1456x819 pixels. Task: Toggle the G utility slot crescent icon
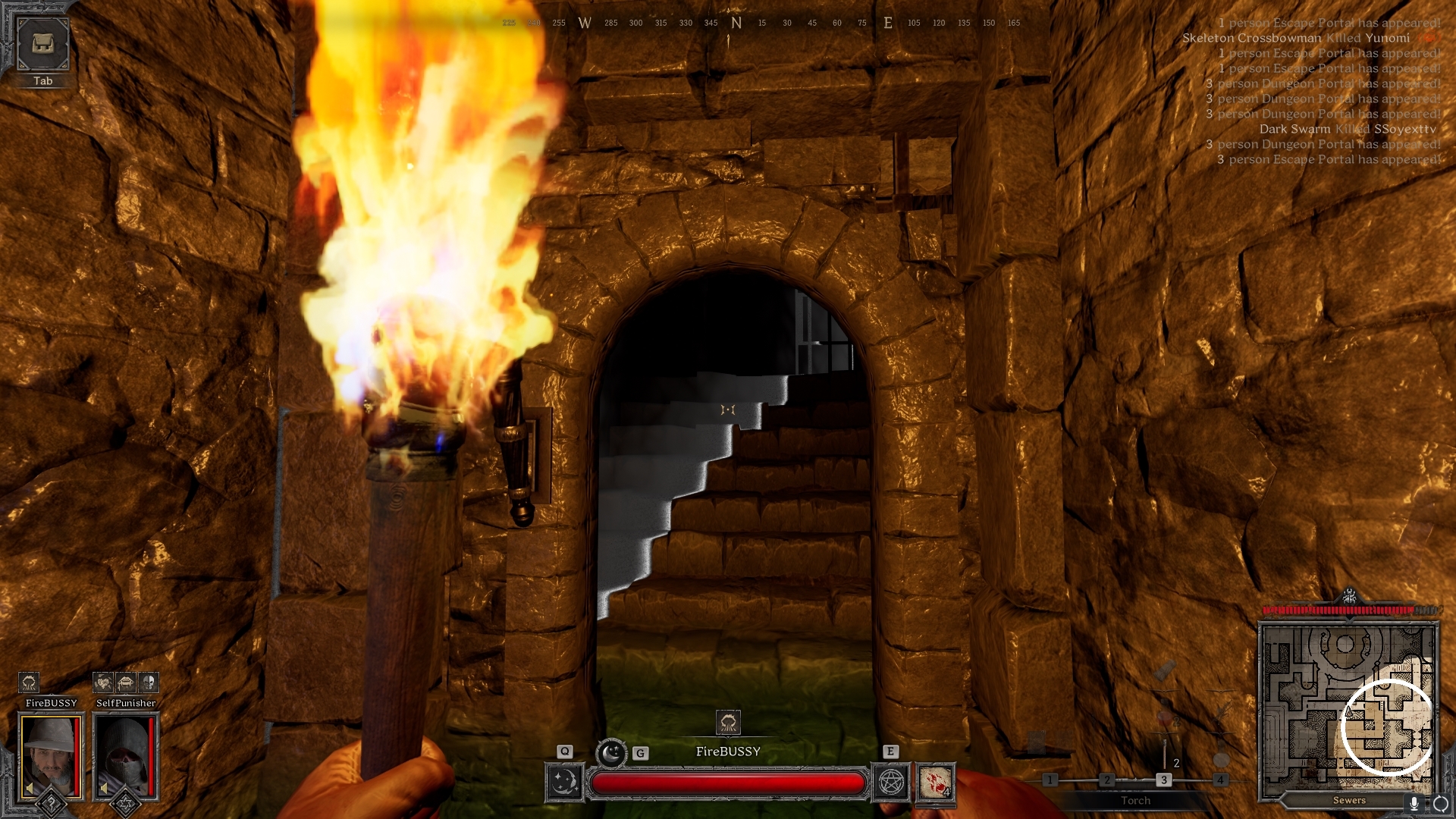coord(611,752)
